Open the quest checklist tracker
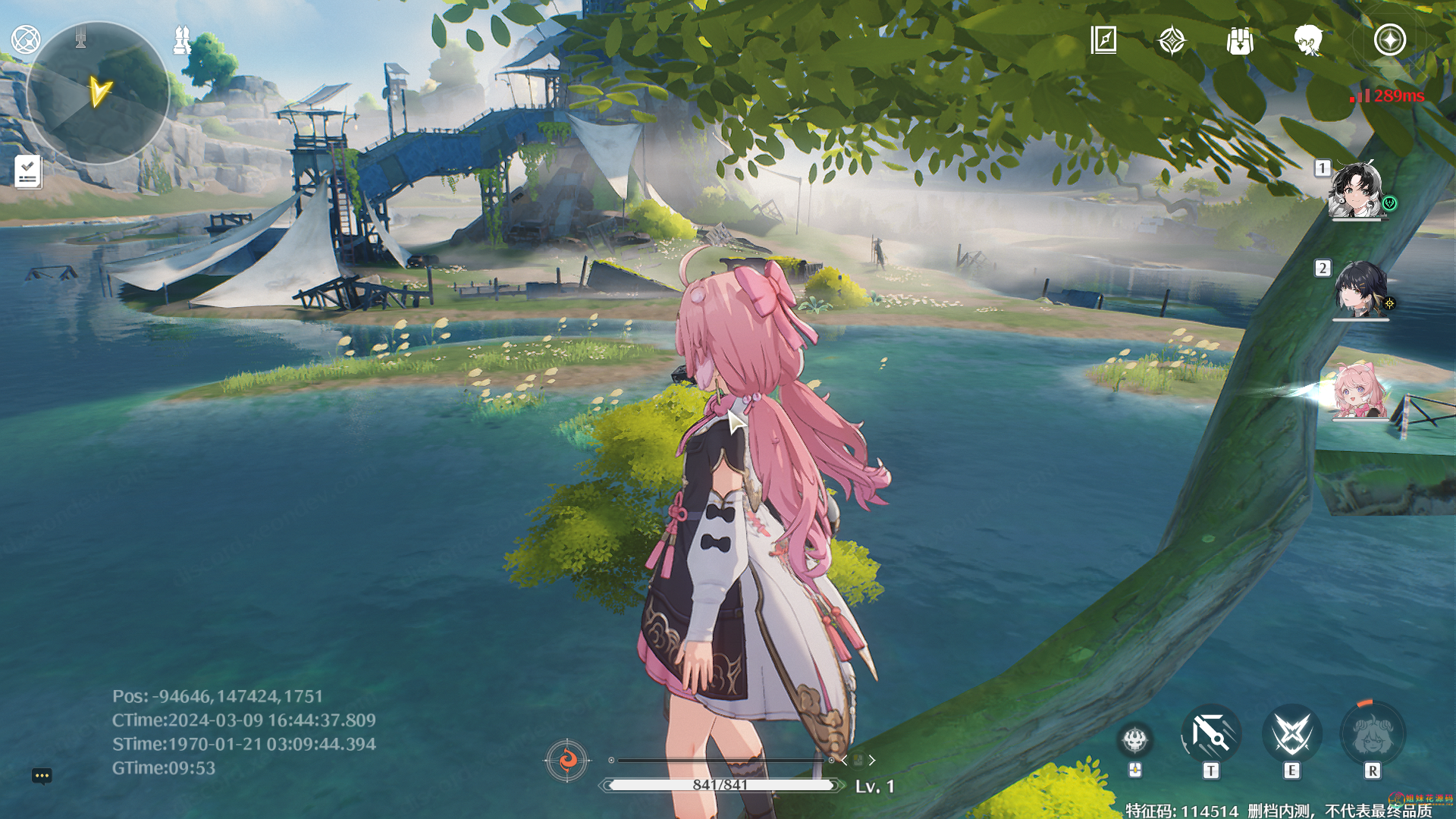The width and height of the screenshot is (1456, 819). click(28, 171)
